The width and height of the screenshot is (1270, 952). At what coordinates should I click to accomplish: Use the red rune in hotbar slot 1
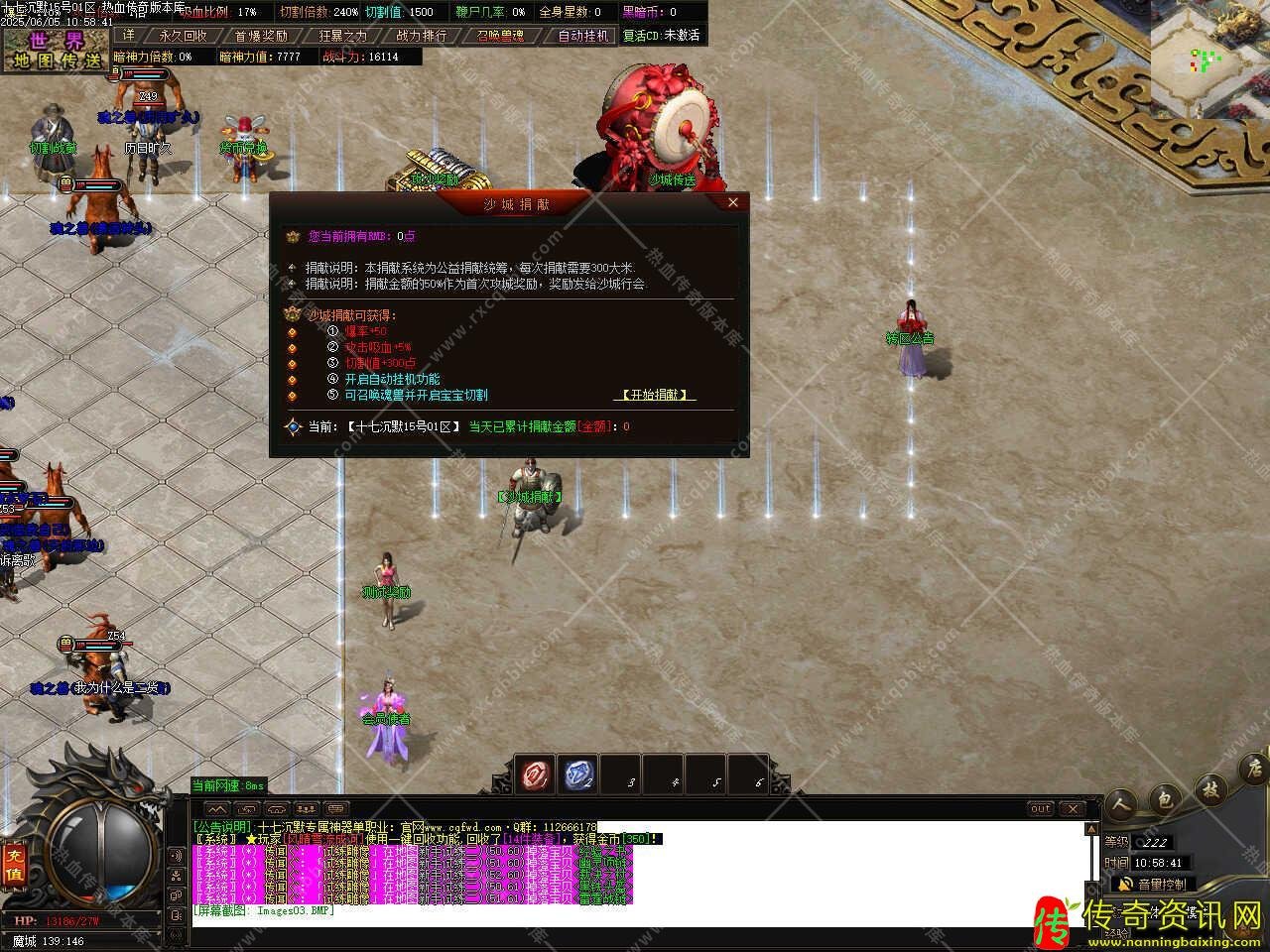click(537, 774)
